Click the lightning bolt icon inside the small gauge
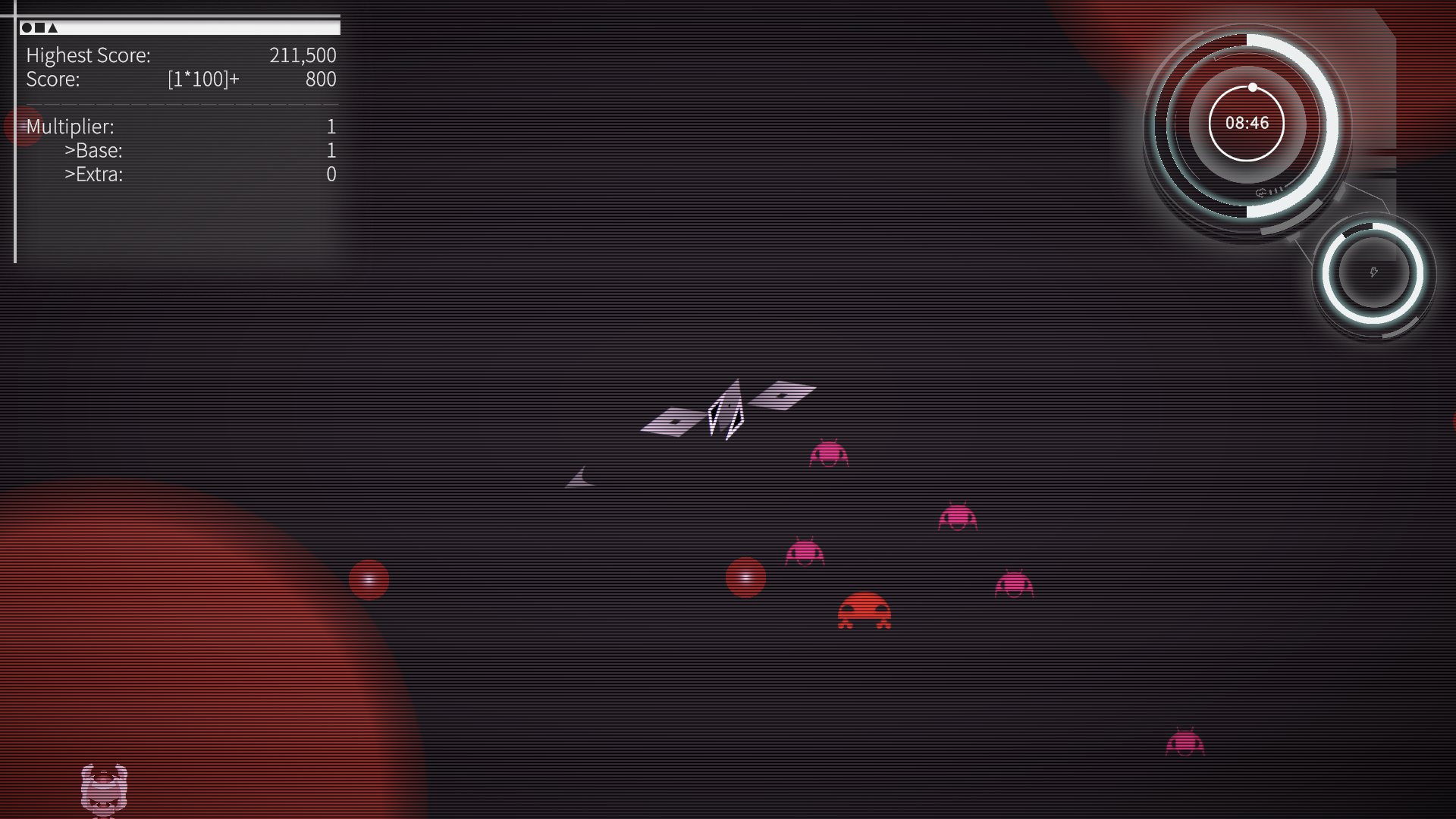1456x819 pixels. (x=1374, y=271)
